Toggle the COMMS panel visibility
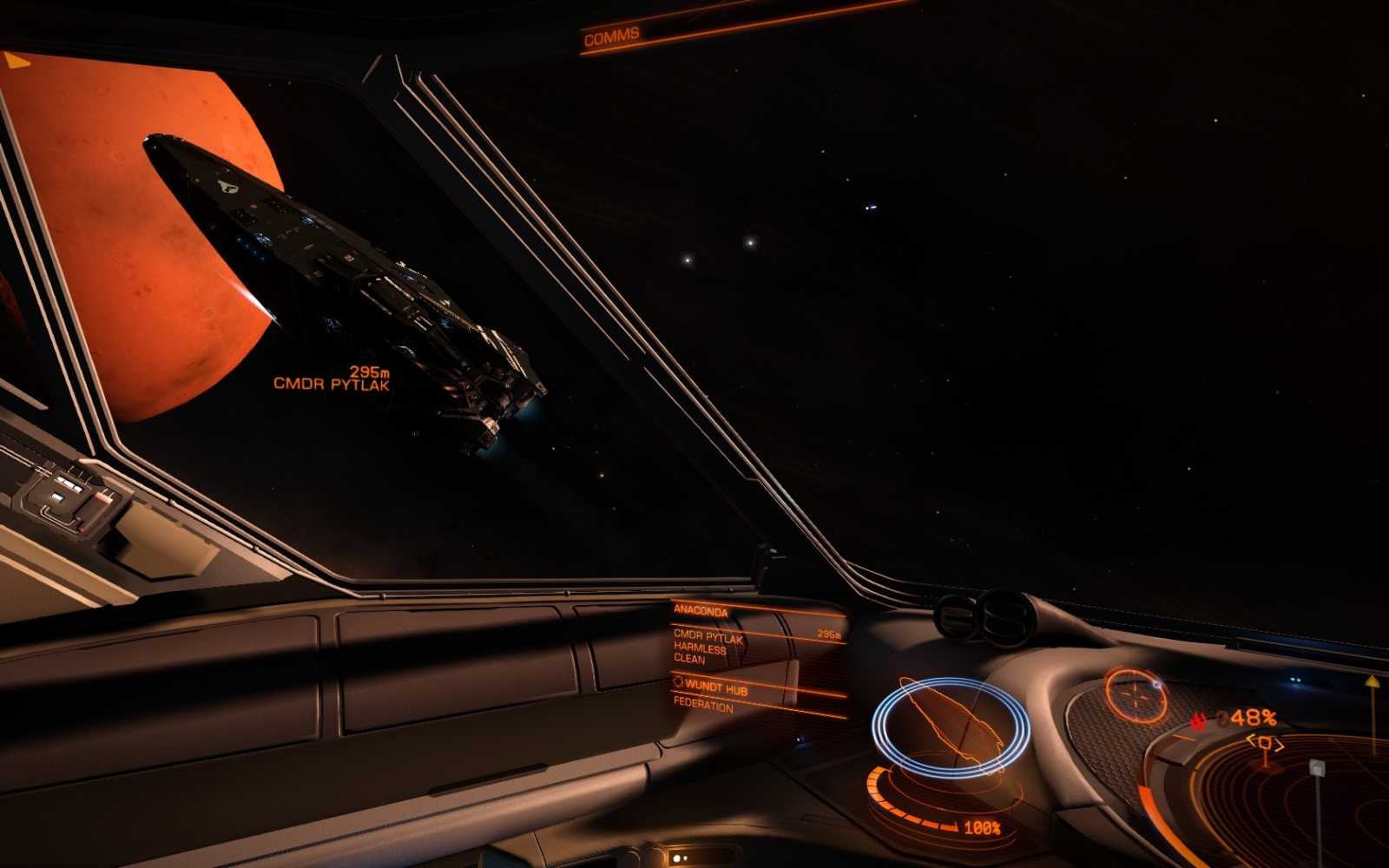This screenshot has height=868, width=1389. click(x=613, y=35)
